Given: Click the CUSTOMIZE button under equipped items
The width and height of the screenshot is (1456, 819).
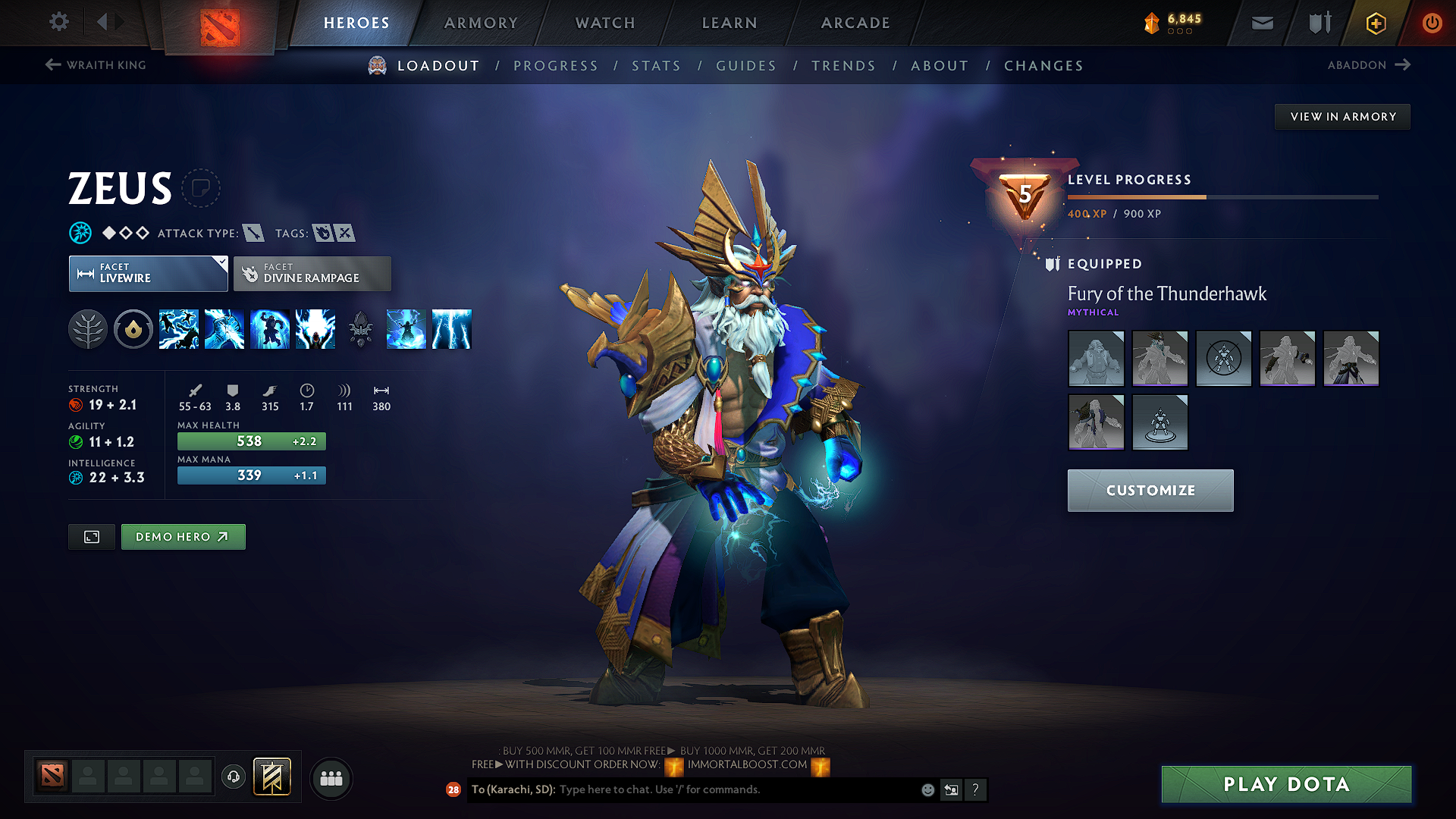Looking at the screenshot, I should pos(1150,490).
